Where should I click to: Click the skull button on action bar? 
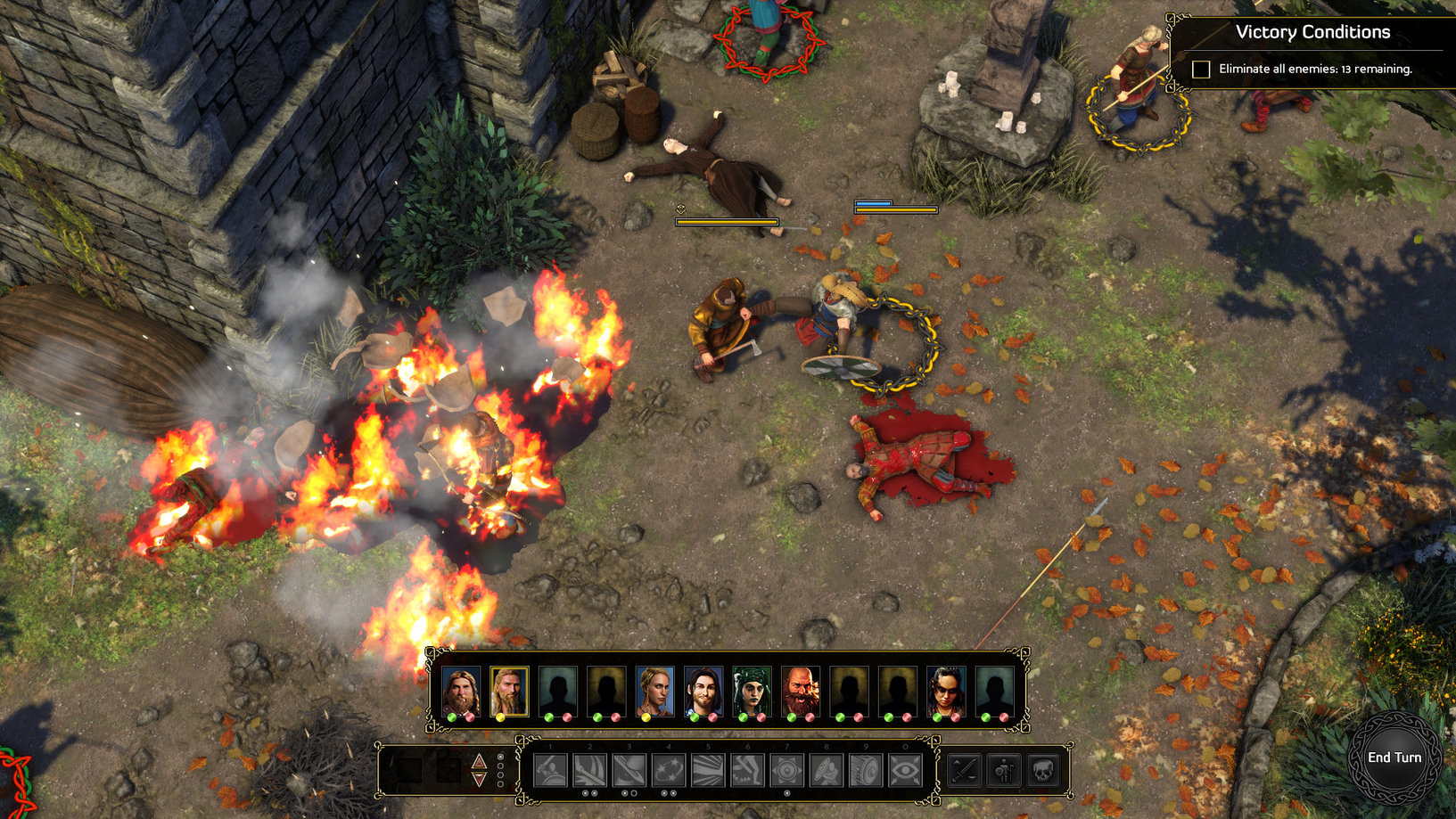[x=1042, y=771]
